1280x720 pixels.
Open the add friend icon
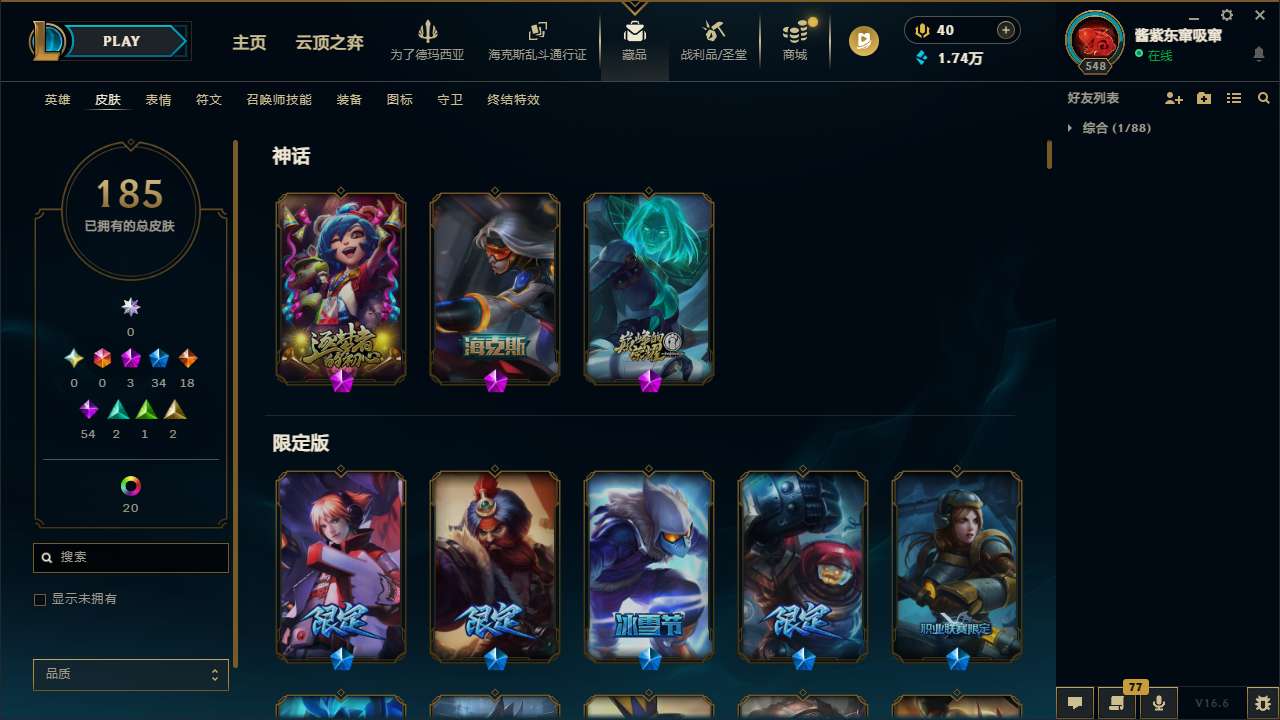[1174, 97]
